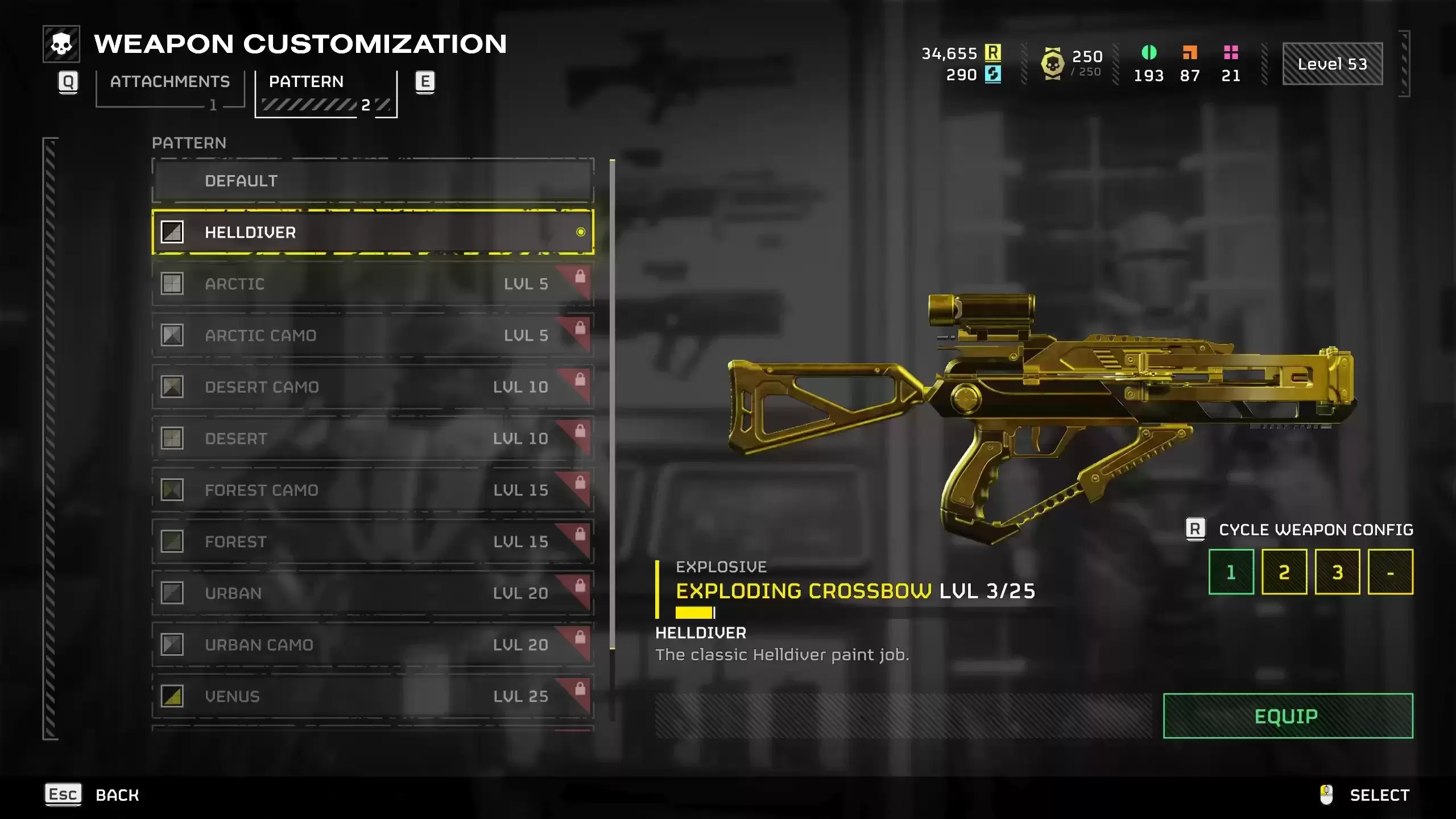The height and width of the screenshot is (819, 1456).
Task: Pick the Forest Camo pattern
Action: click(373, 490)
